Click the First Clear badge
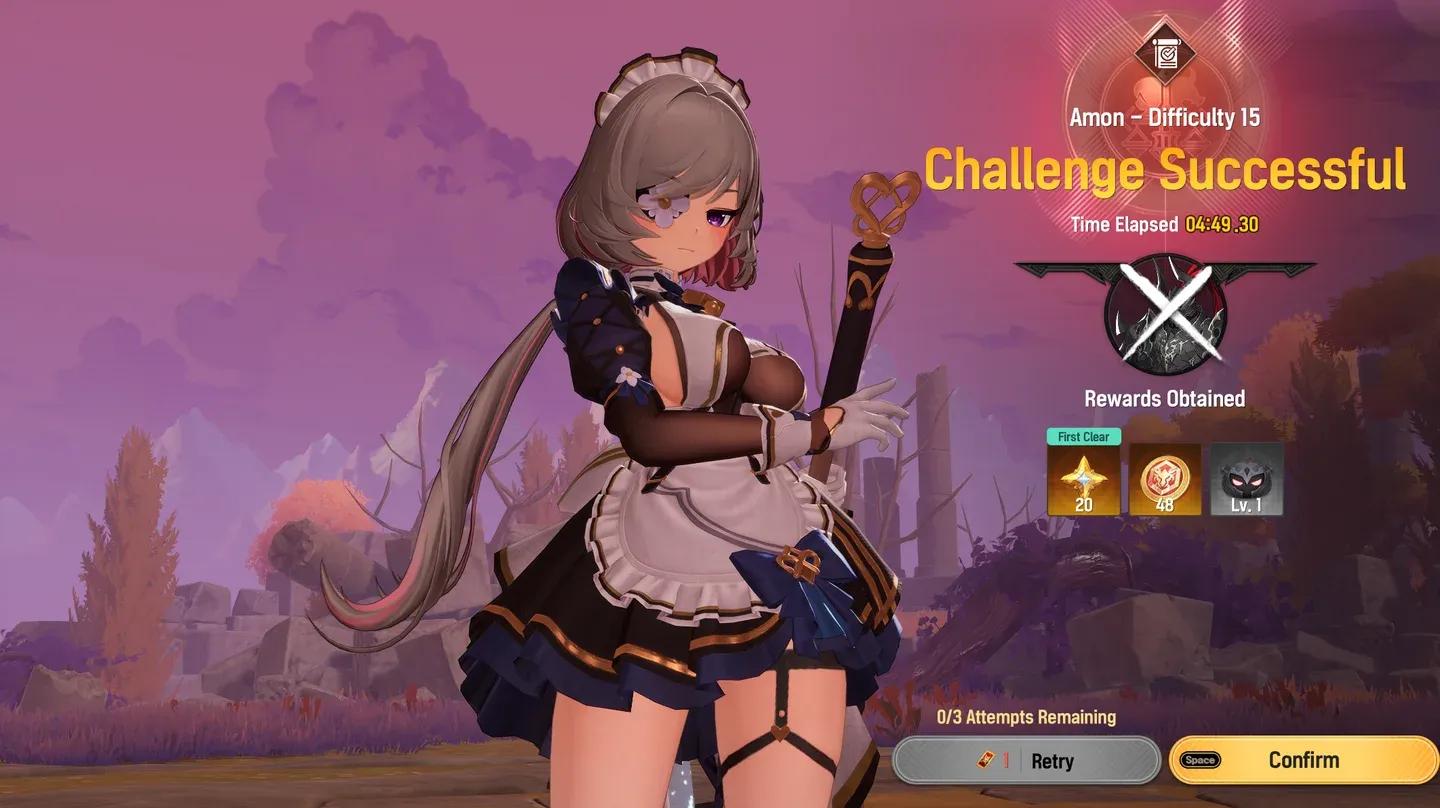 [x=1084, y=438]
